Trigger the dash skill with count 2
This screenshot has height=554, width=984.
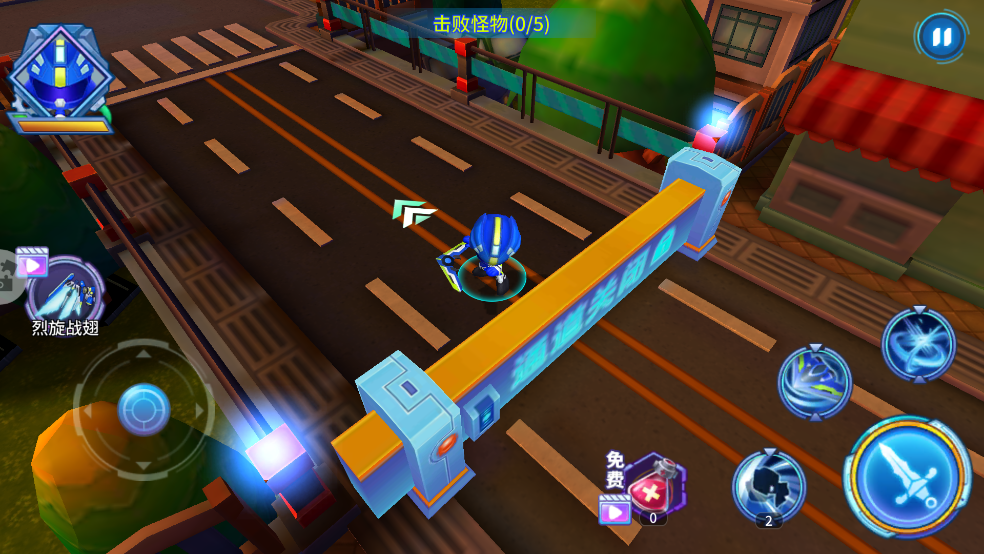coord(769,486)
